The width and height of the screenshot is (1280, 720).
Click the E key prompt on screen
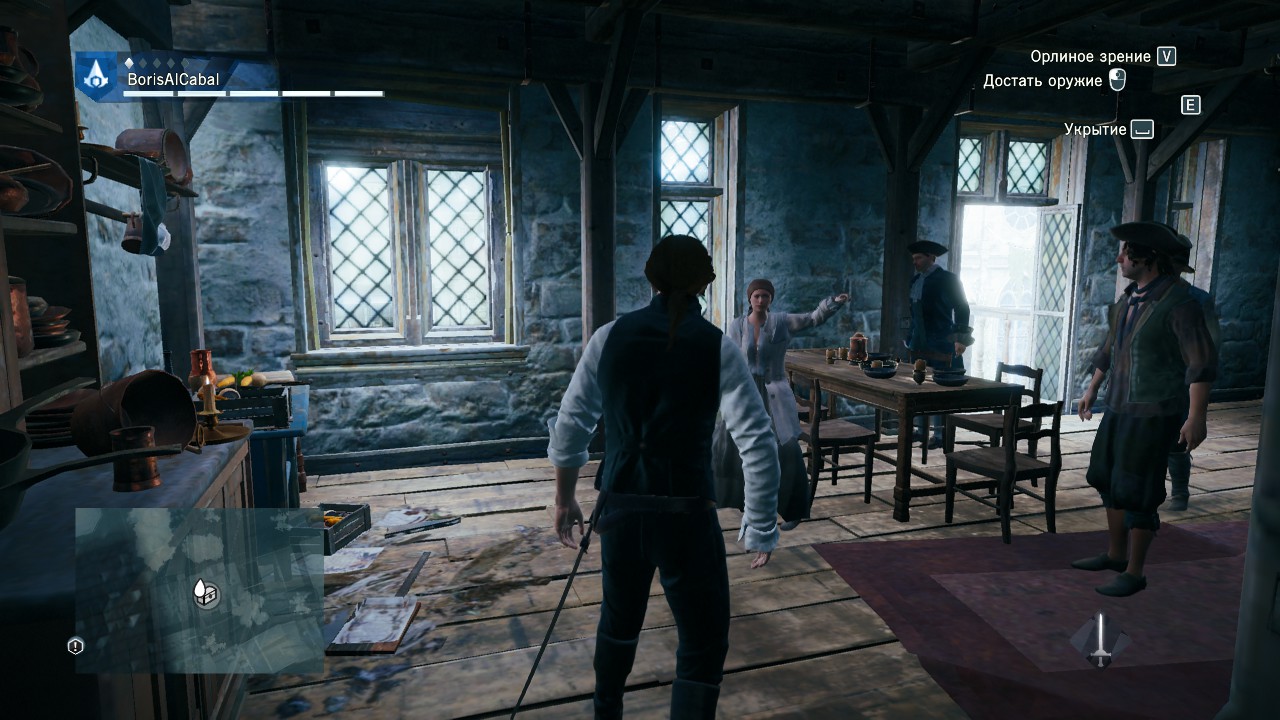point(1190,104)
